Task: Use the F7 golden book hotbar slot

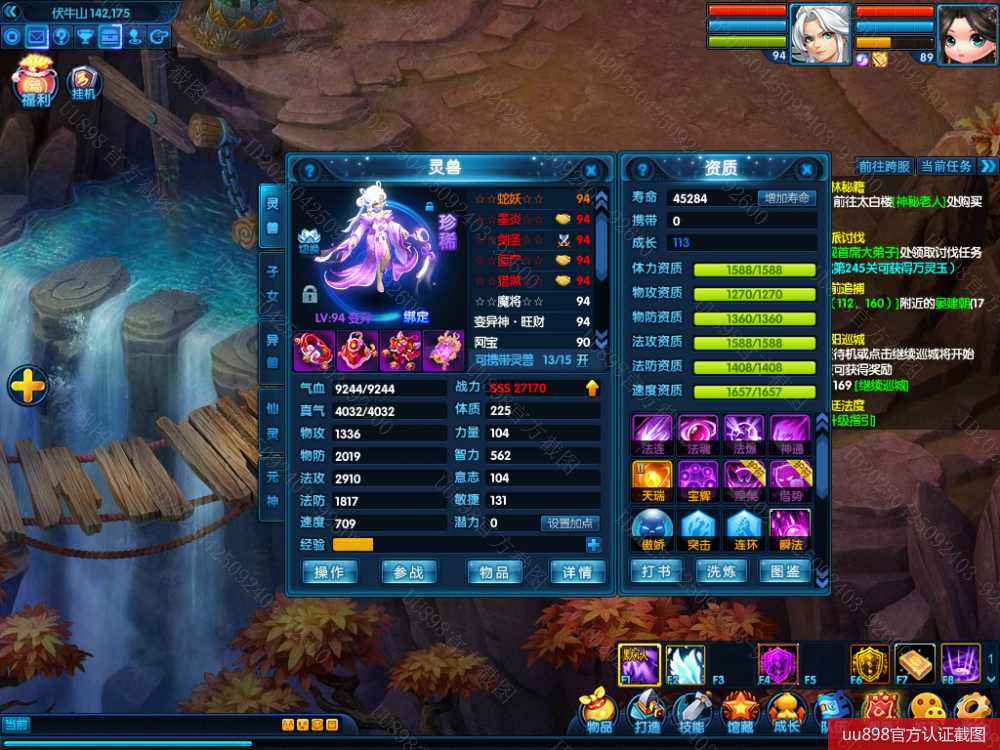Action: tap(914, 663)
